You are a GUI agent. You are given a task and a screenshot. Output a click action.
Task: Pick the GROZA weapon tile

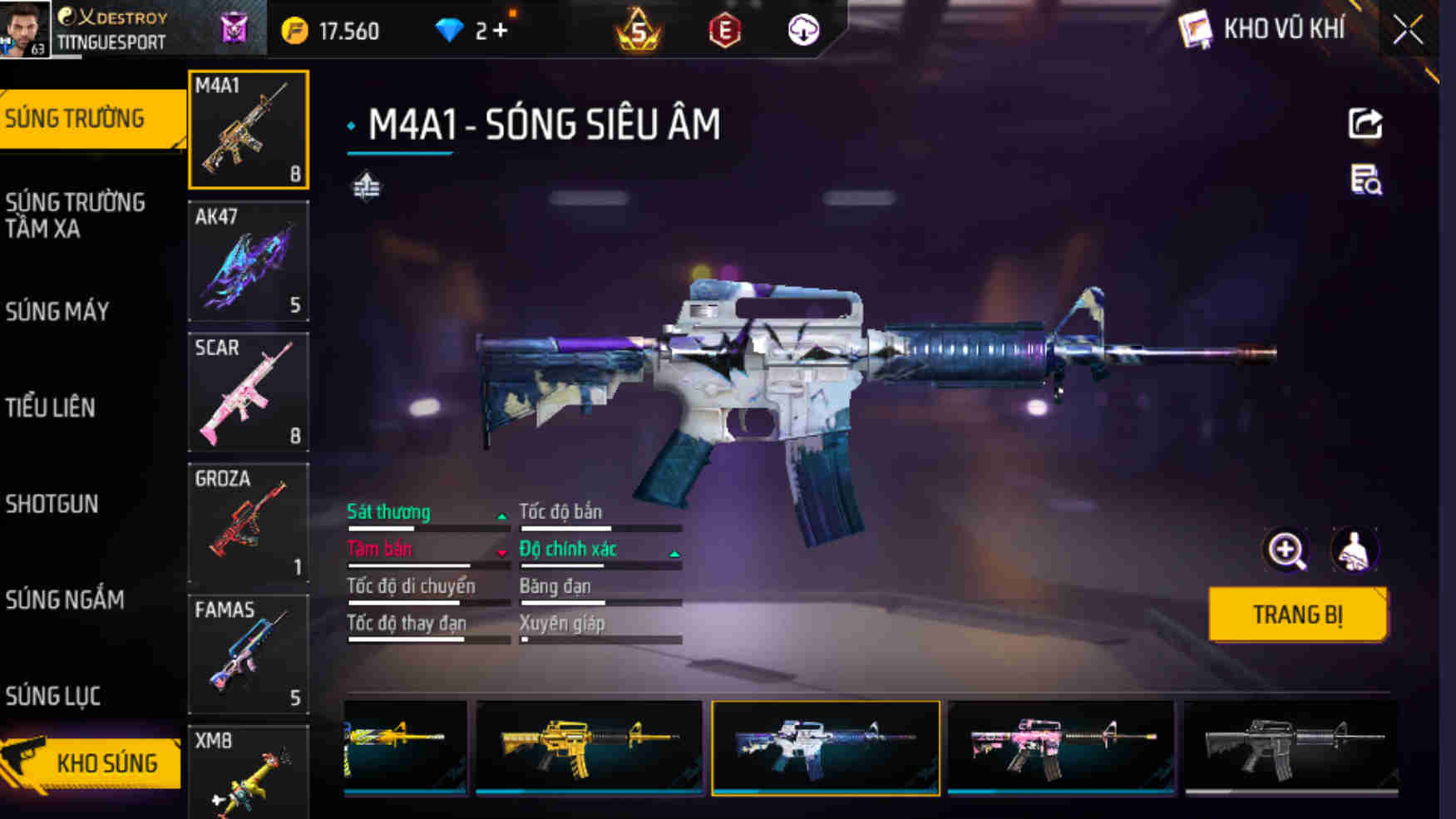[249, 523]
